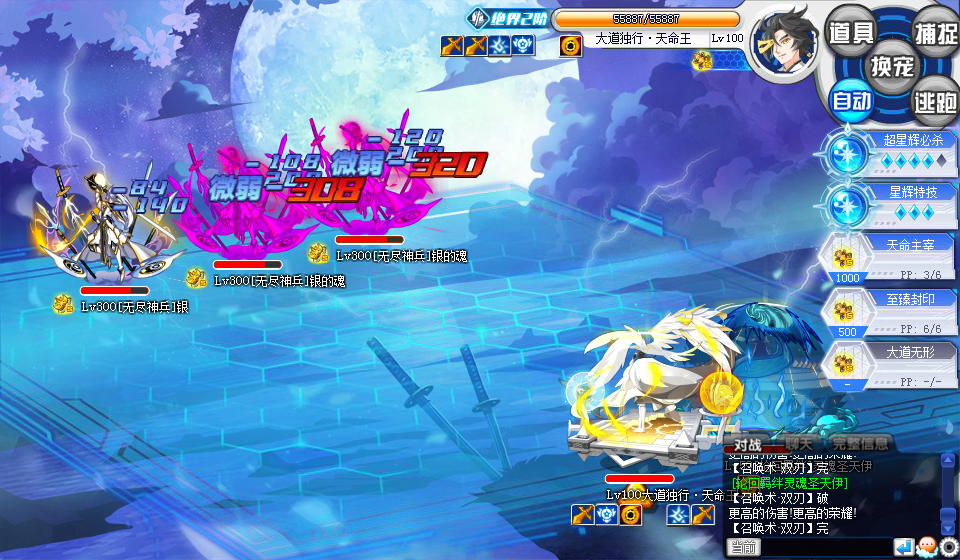960x560 pixels.
Task: Show the 完整信息 full info tab
Action: (859, 443)
